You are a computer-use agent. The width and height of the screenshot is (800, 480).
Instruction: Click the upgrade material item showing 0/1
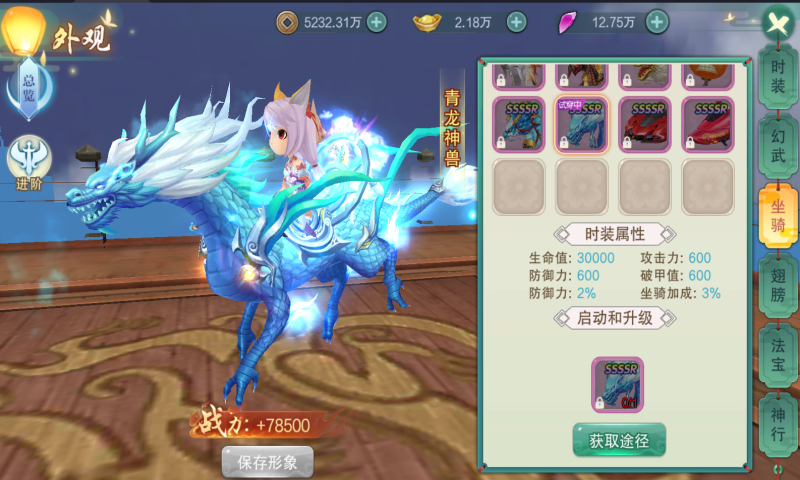coord(618,385)
